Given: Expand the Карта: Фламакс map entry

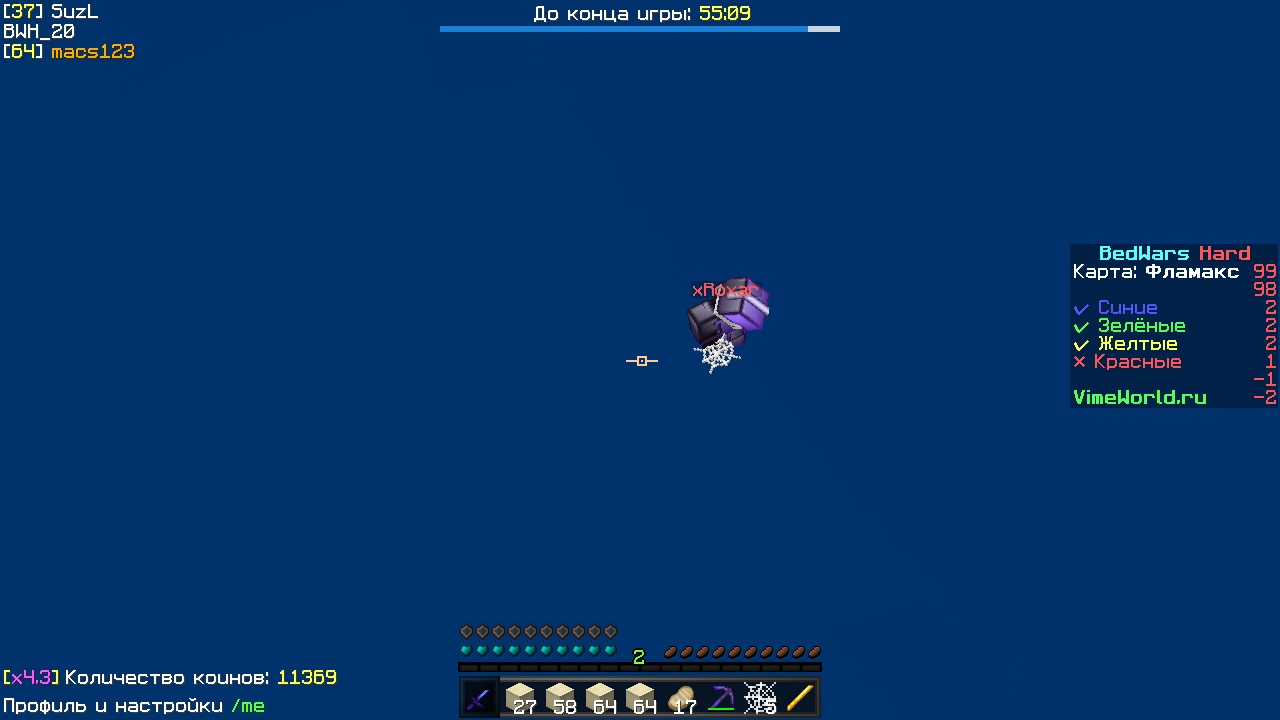Looking at the screenshot, I should click(x=1156, y=272).
